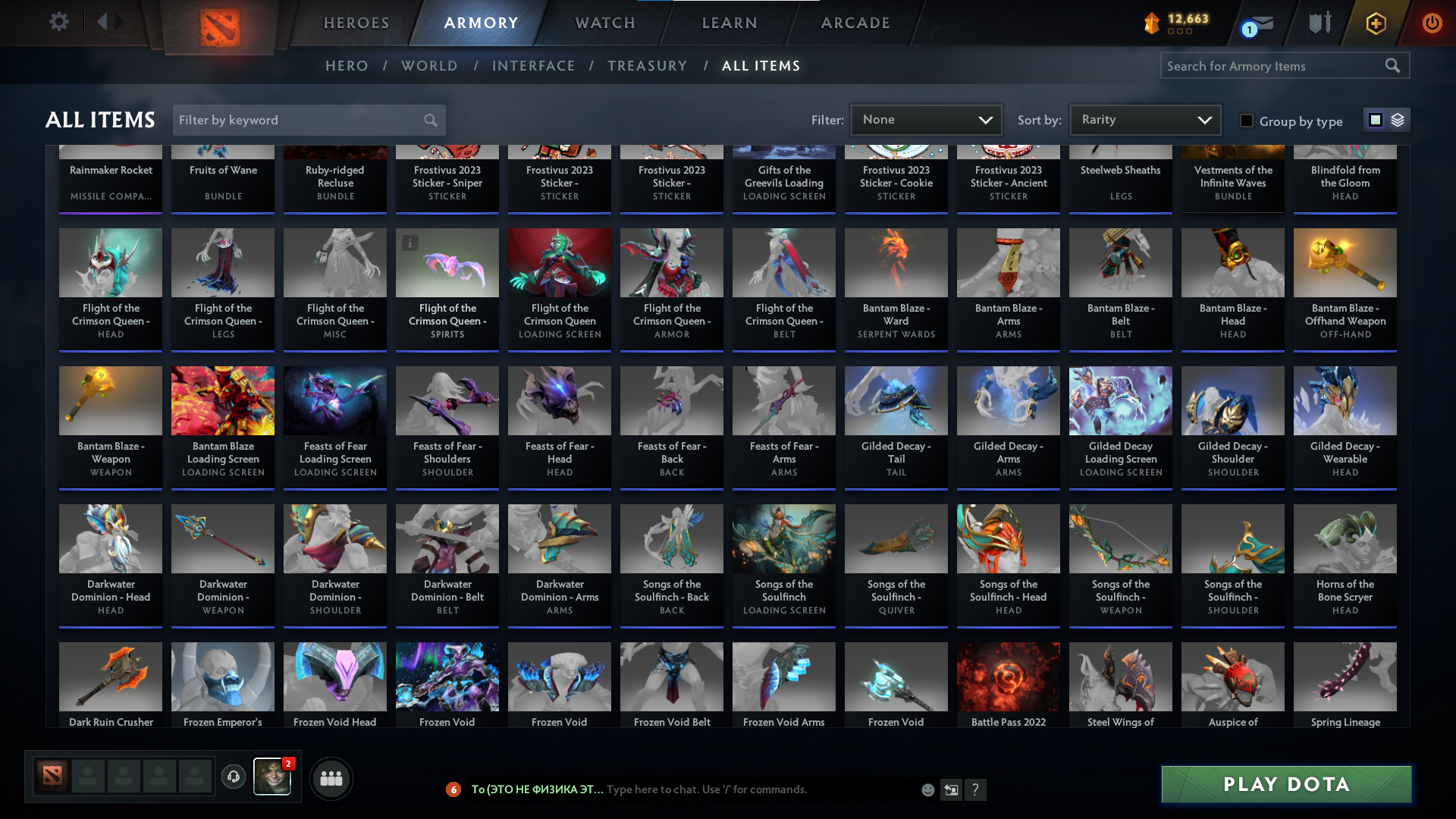1456x819 pixels.
Task: Click the chat help question mark icon
Action: tap(976, 789)
